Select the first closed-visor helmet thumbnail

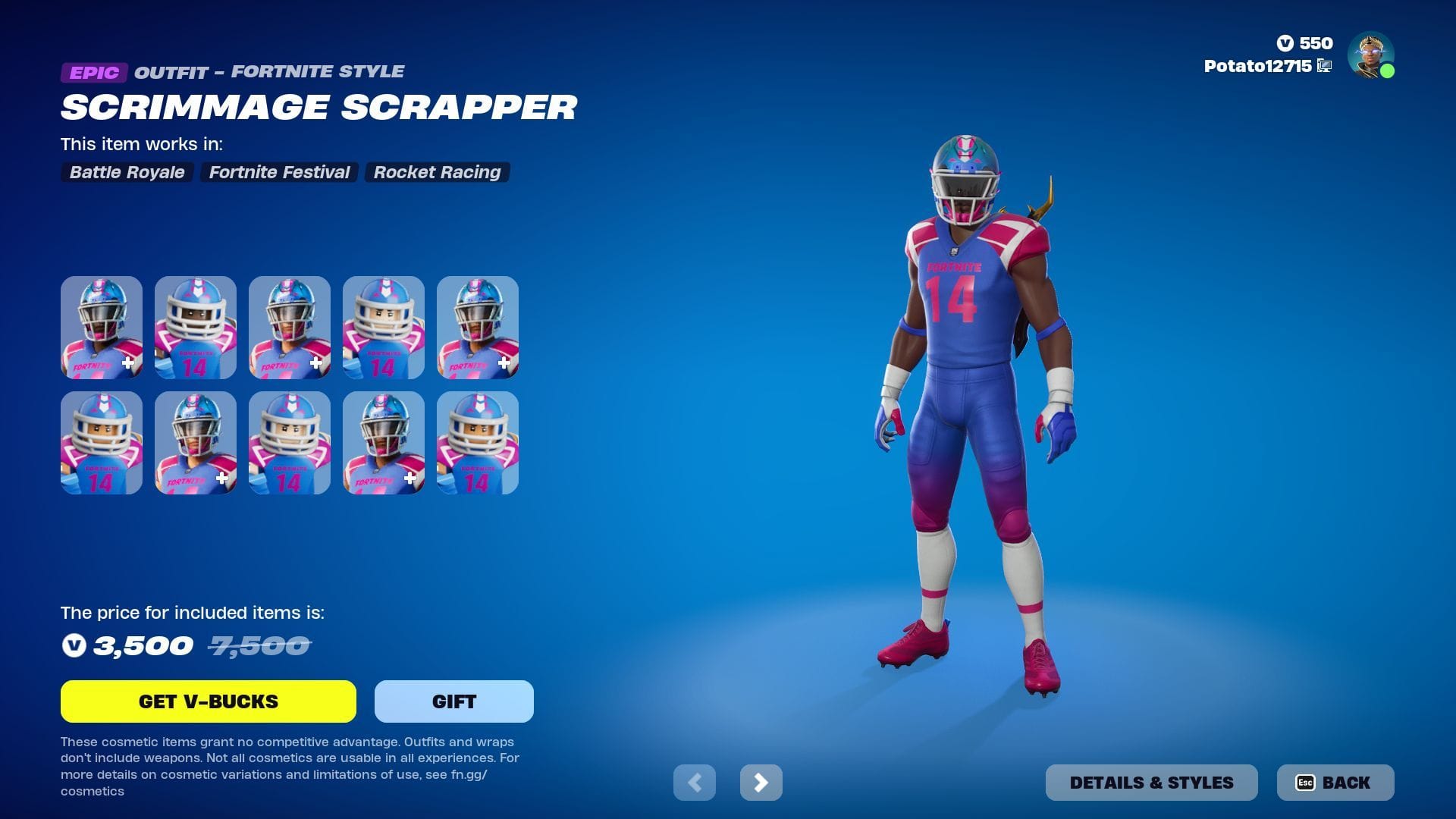pos(102,327)
